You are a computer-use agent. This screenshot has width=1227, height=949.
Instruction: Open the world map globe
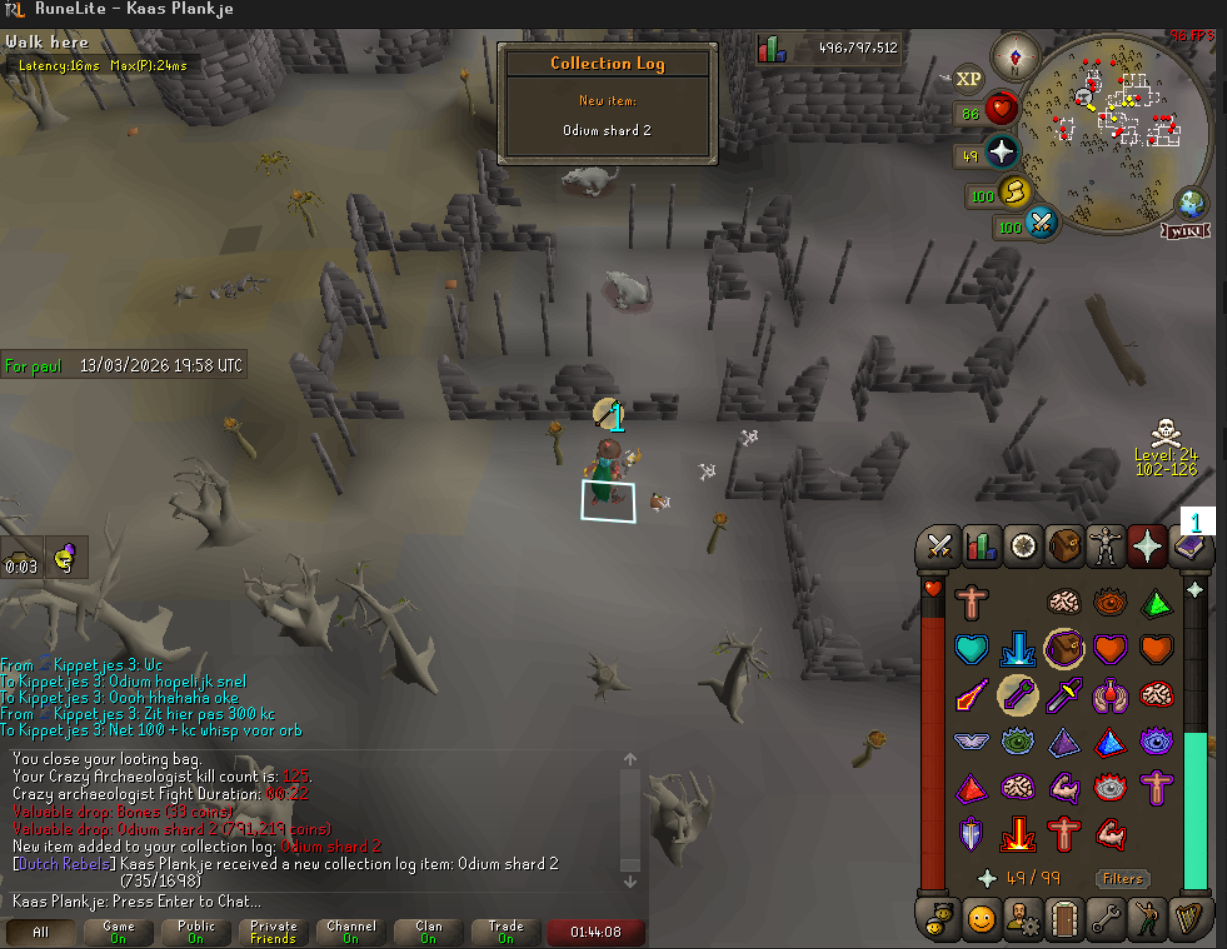coord(1191,203)
